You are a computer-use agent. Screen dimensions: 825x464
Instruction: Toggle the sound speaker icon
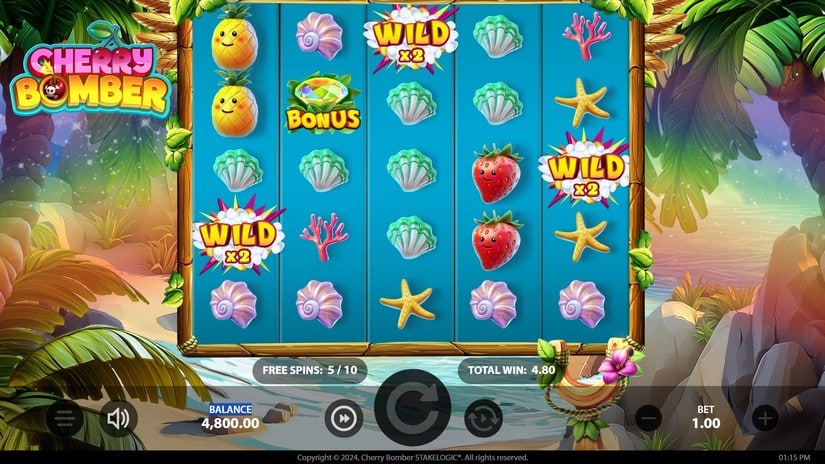coord(119,417)
